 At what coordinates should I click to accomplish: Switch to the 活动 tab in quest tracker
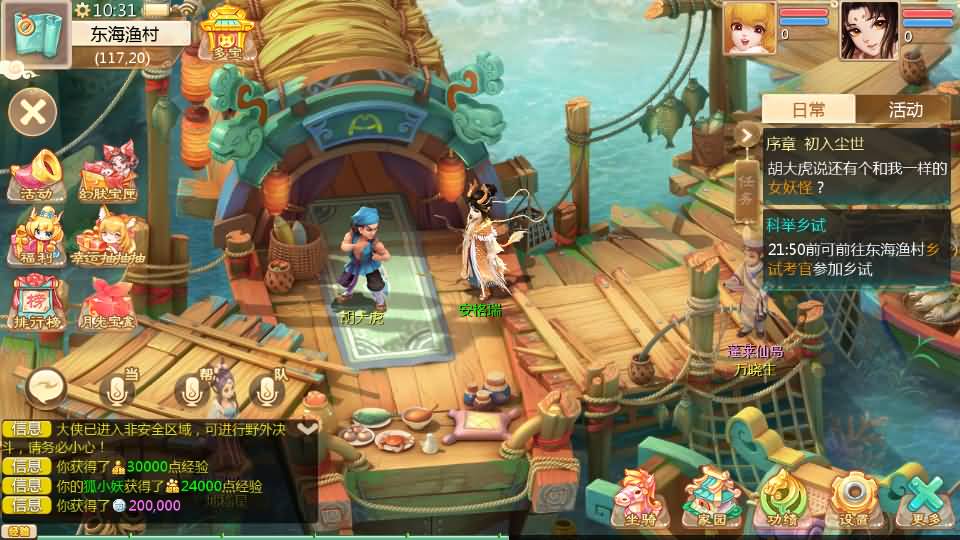tap(905, 109)
